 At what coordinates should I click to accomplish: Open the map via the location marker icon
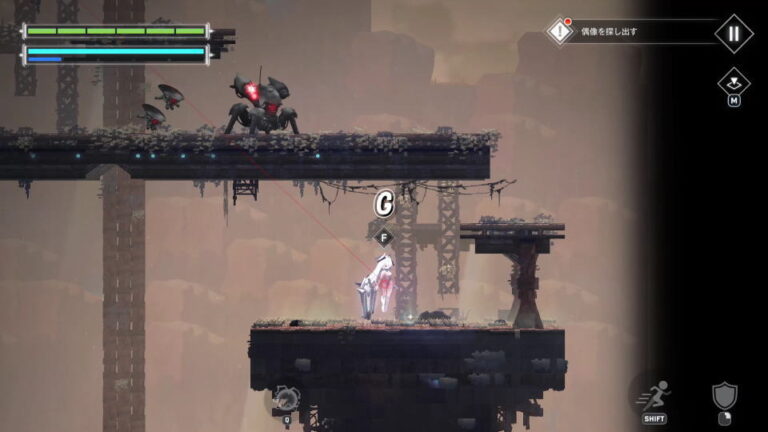pyautogui.click(x=733, y=81)
